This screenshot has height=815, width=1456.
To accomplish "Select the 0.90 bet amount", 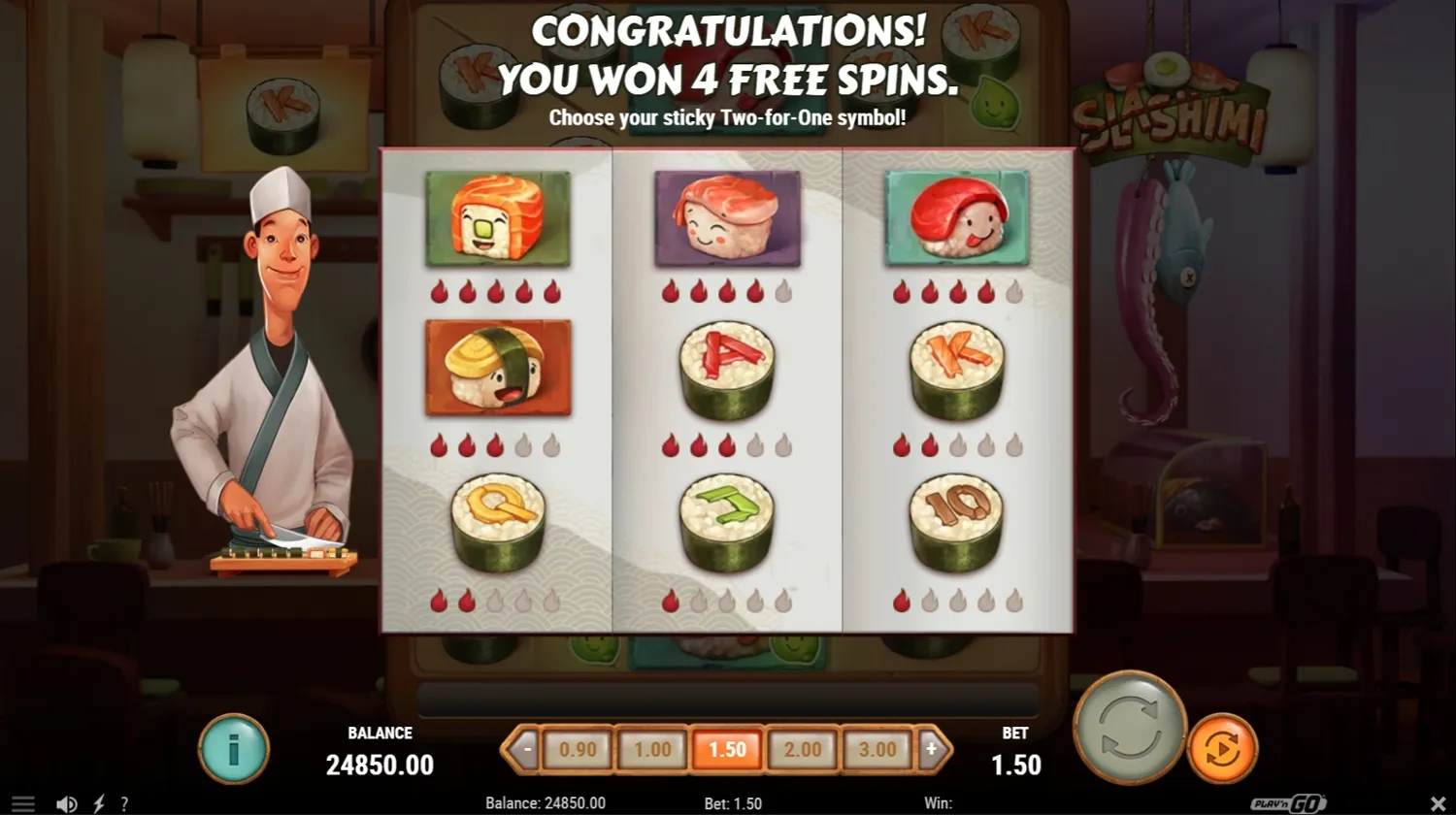I will (x=578, y=749).
